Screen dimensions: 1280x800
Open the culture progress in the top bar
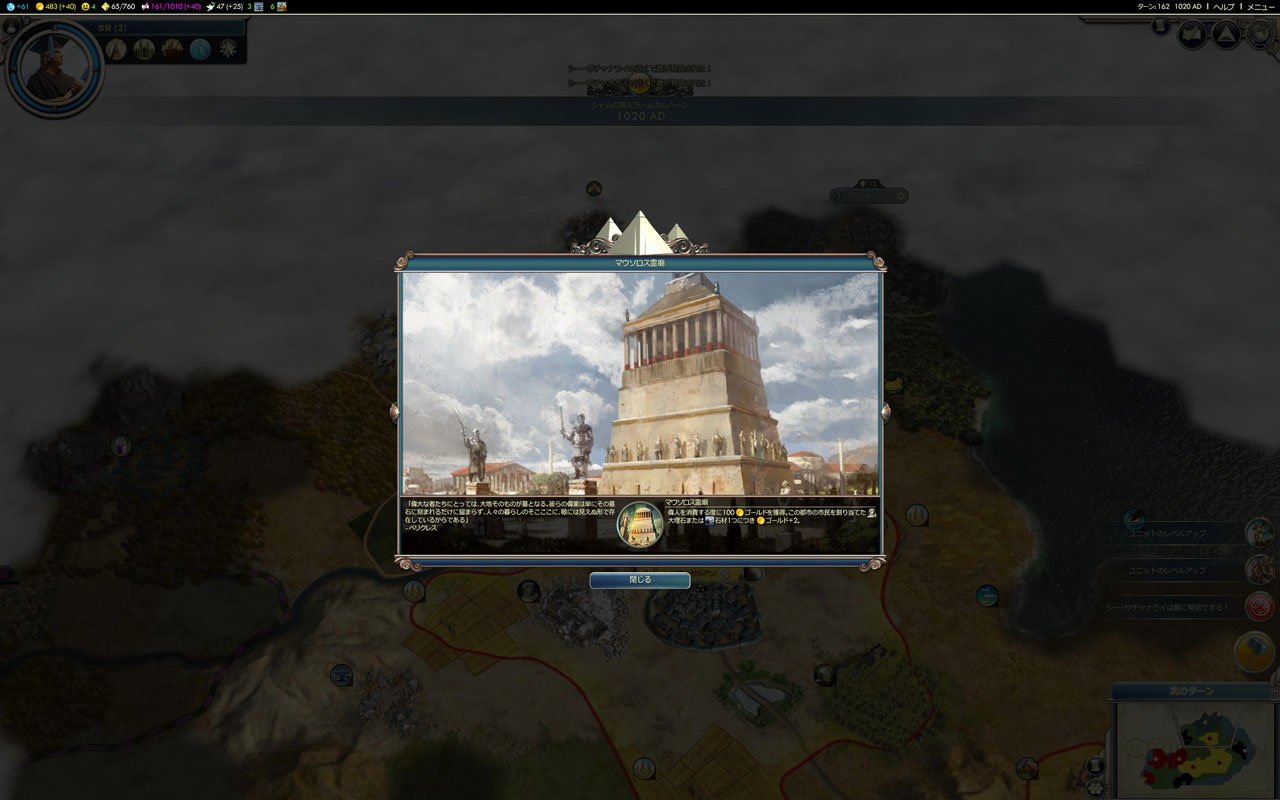[x=170, y=6]
